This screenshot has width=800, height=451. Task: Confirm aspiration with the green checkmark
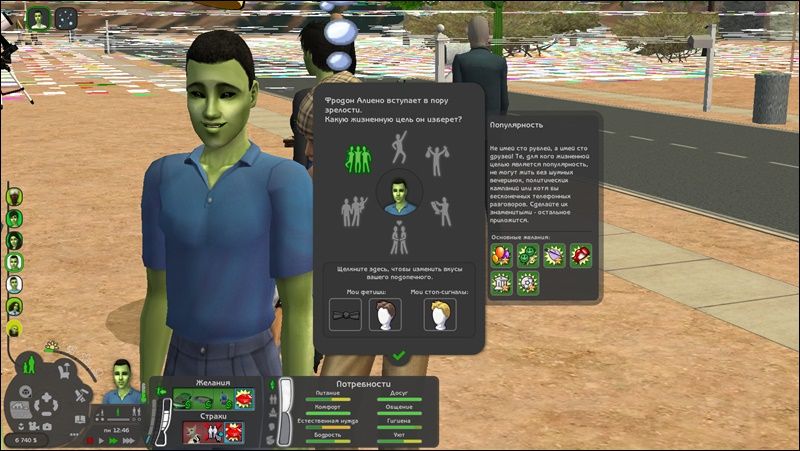click(398, 354)
